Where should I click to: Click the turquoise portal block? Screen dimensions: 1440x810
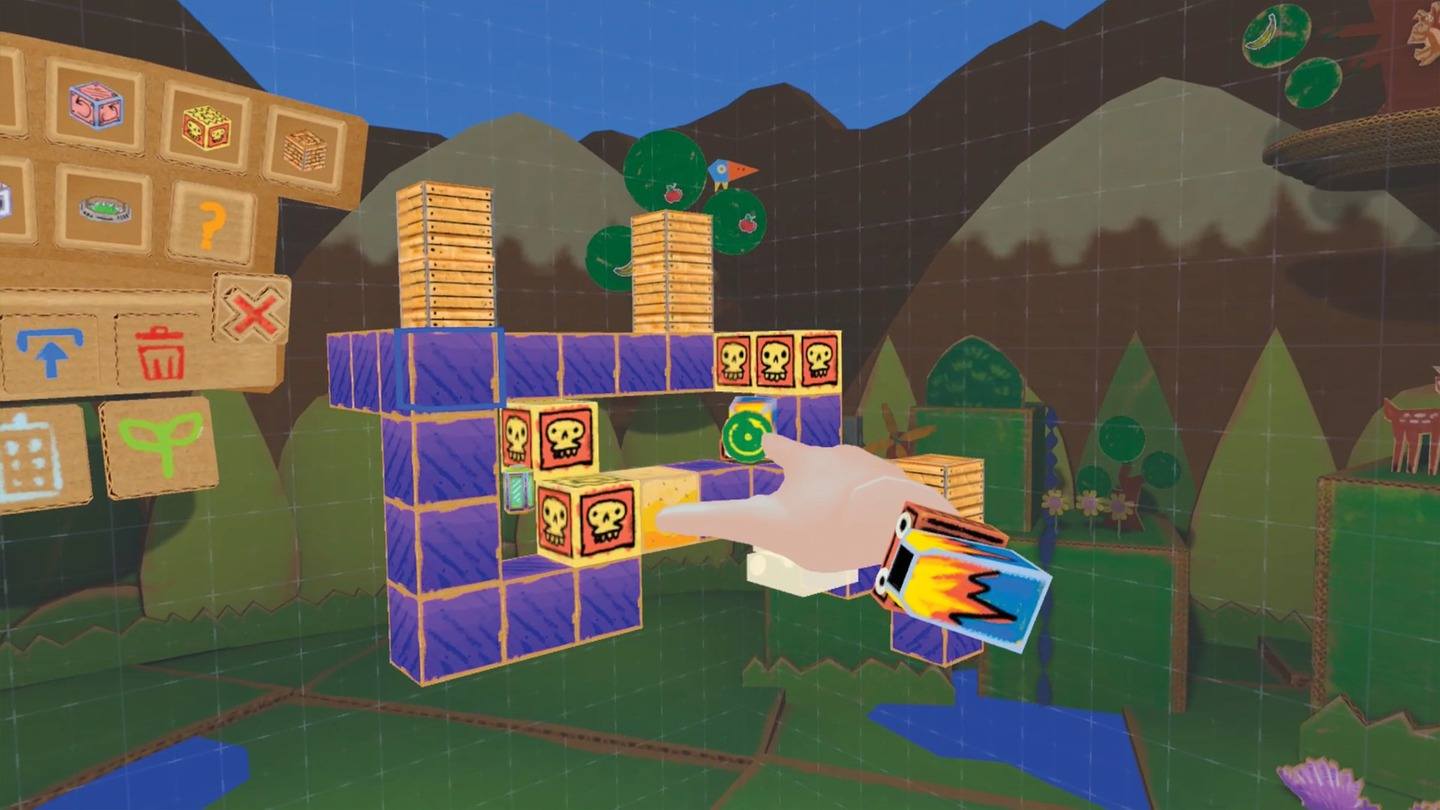pos(747,433)
